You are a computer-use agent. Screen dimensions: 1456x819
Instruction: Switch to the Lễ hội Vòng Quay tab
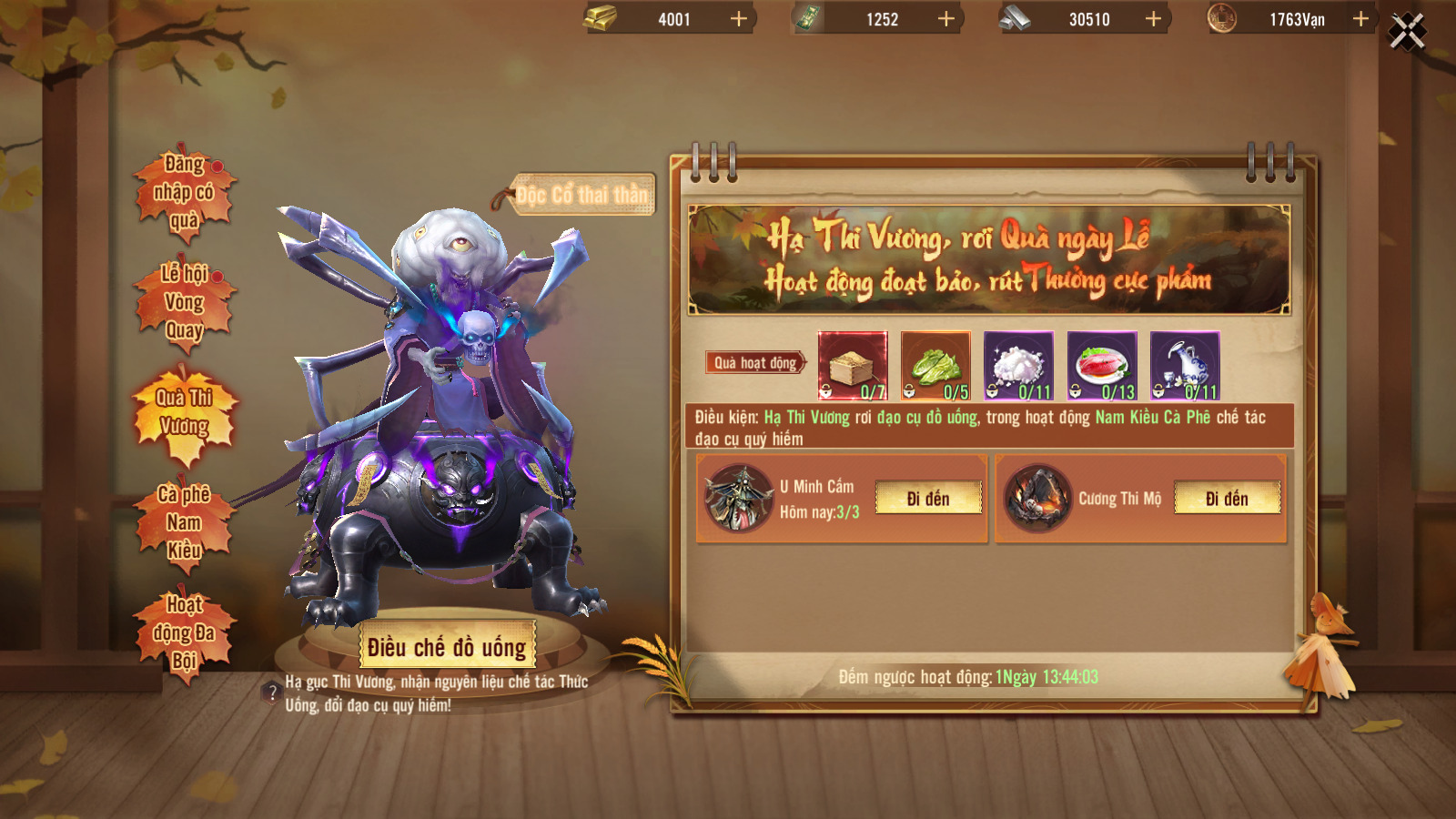pos(185,302)
